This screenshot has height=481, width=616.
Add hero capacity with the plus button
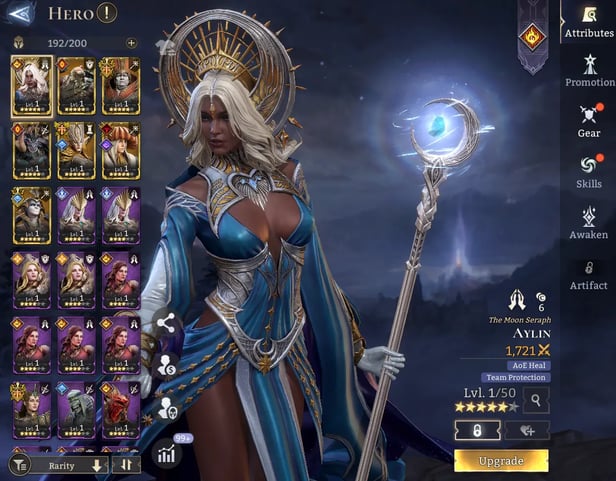131,43
